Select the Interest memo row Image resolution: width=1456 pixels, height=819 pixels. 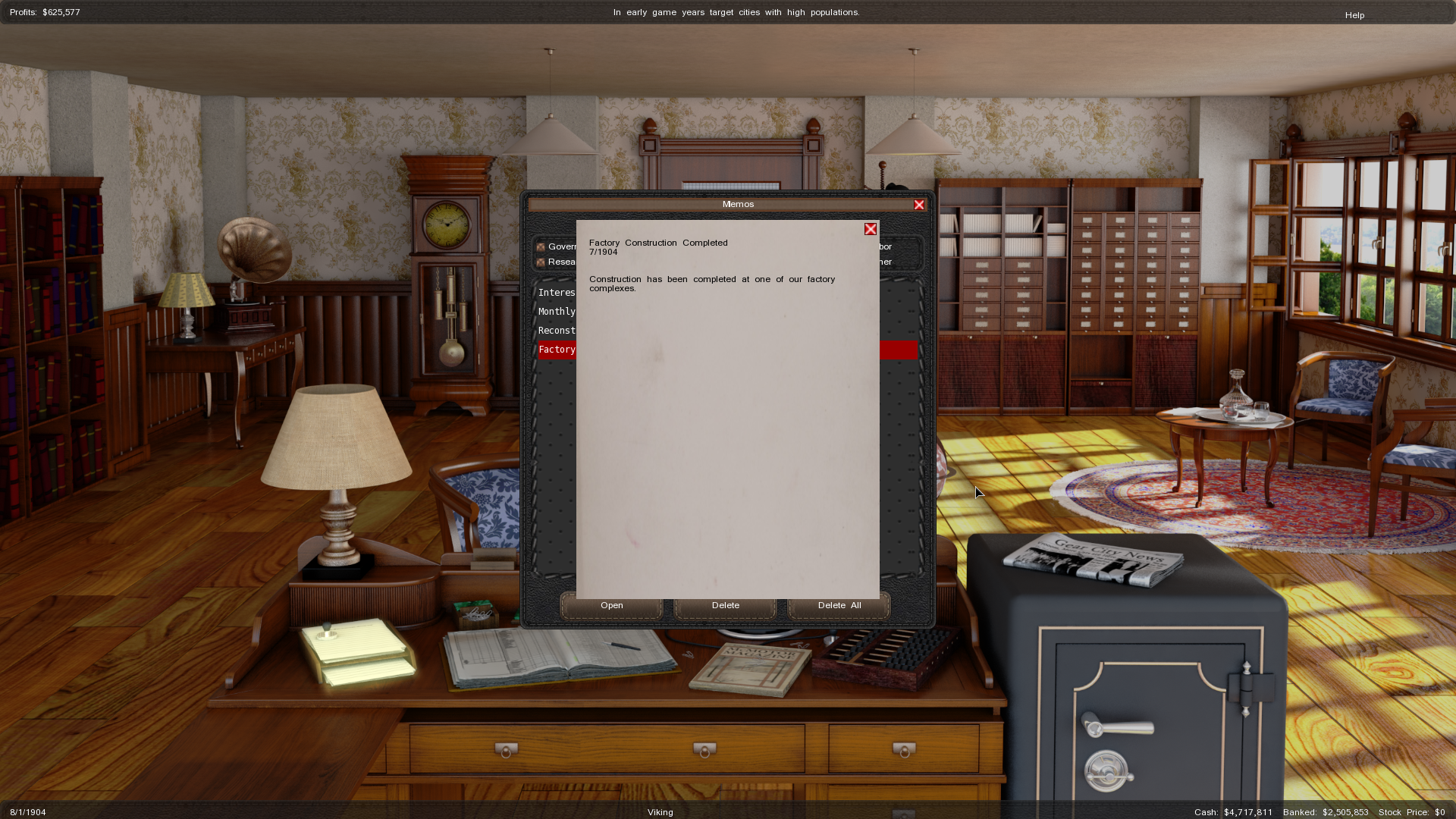point(557,293)
